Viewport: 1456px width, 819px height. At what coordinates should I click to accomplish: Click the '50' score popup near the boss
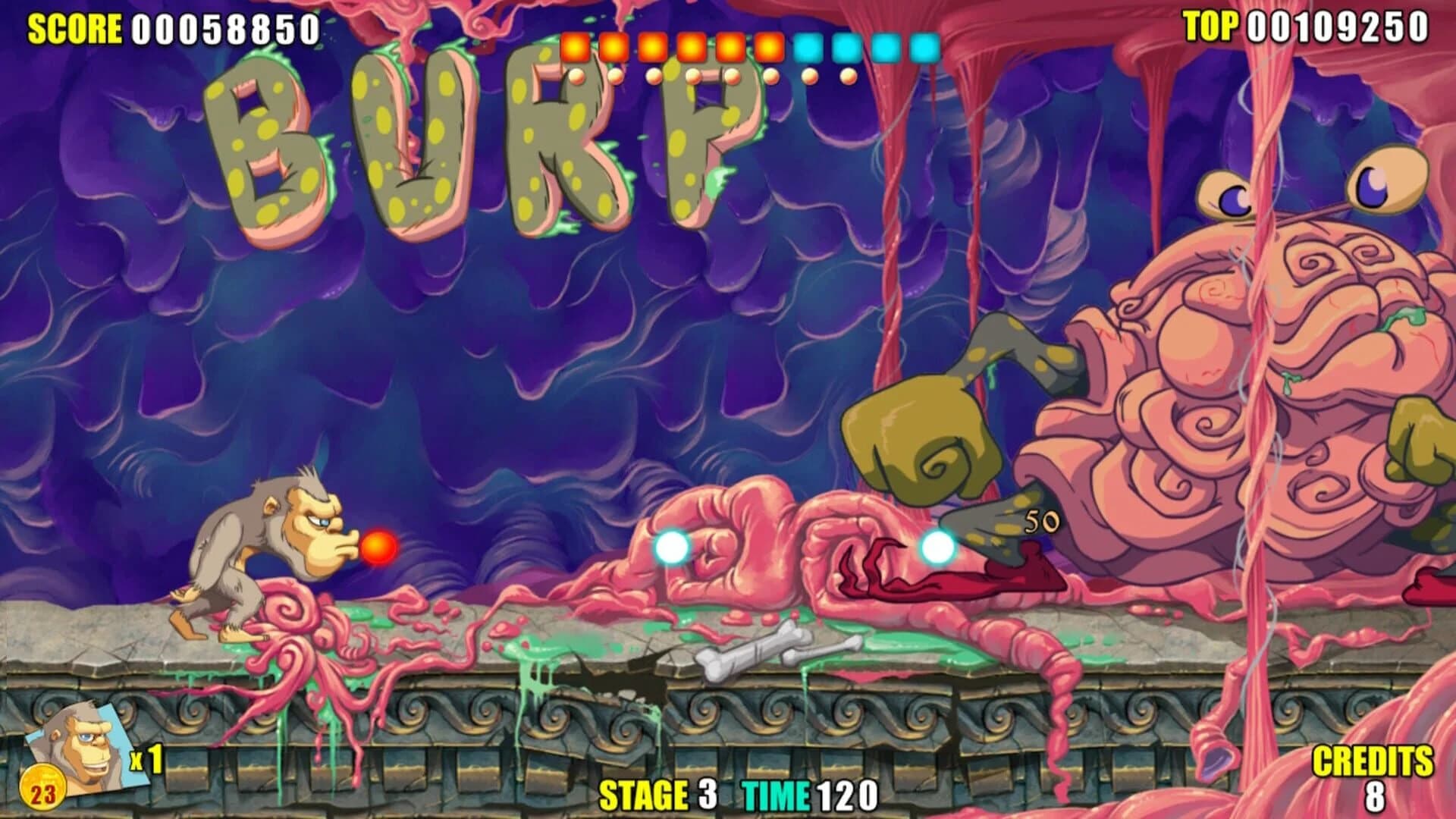[x=1040, y=522]
